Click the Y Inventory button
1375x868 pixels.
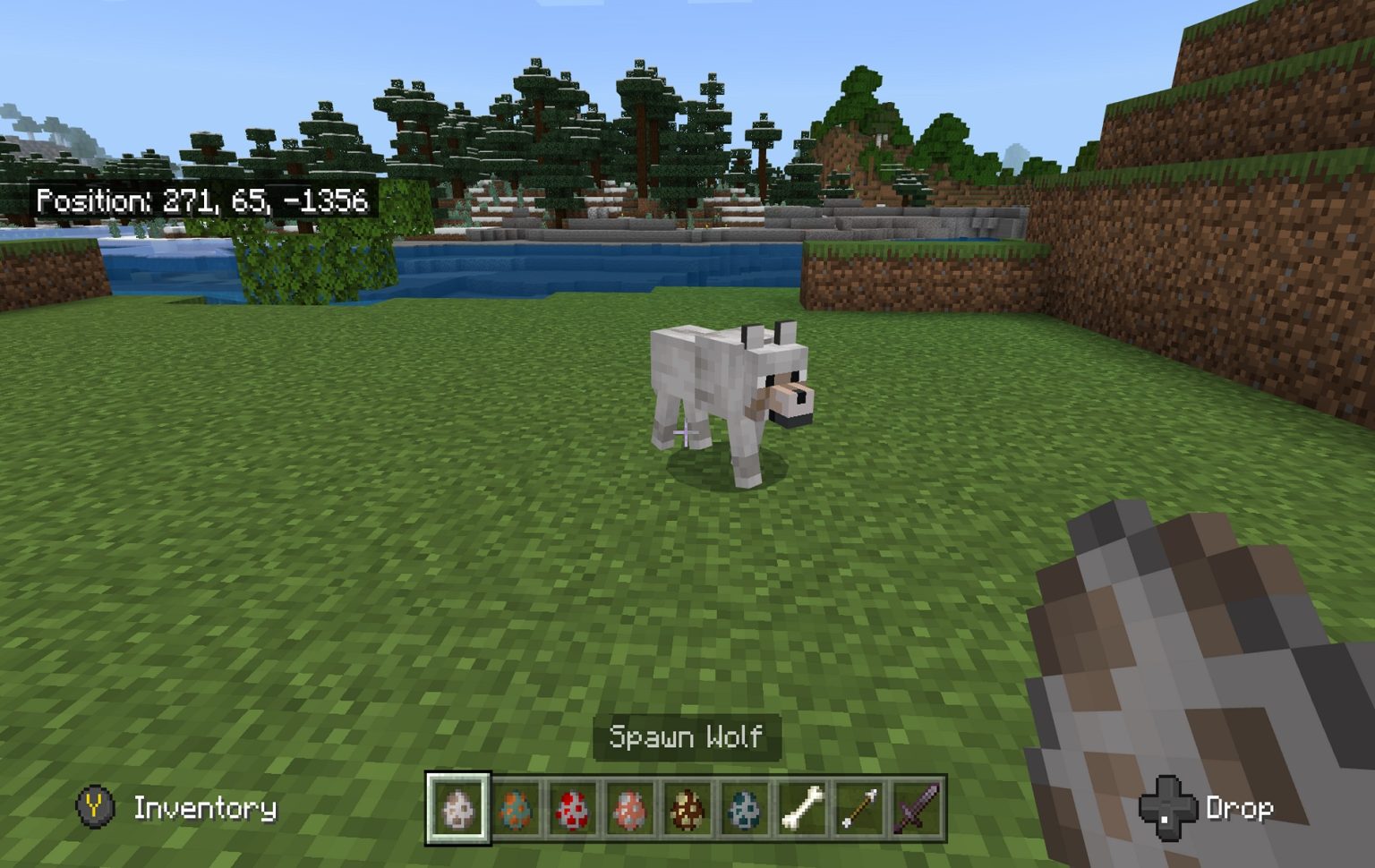(175, 807)
